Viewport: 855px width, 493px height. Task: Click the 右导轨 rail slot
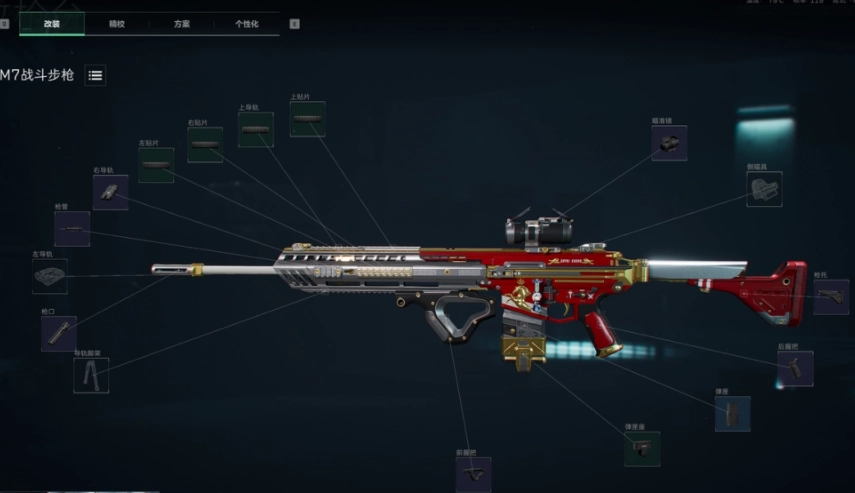110,192
